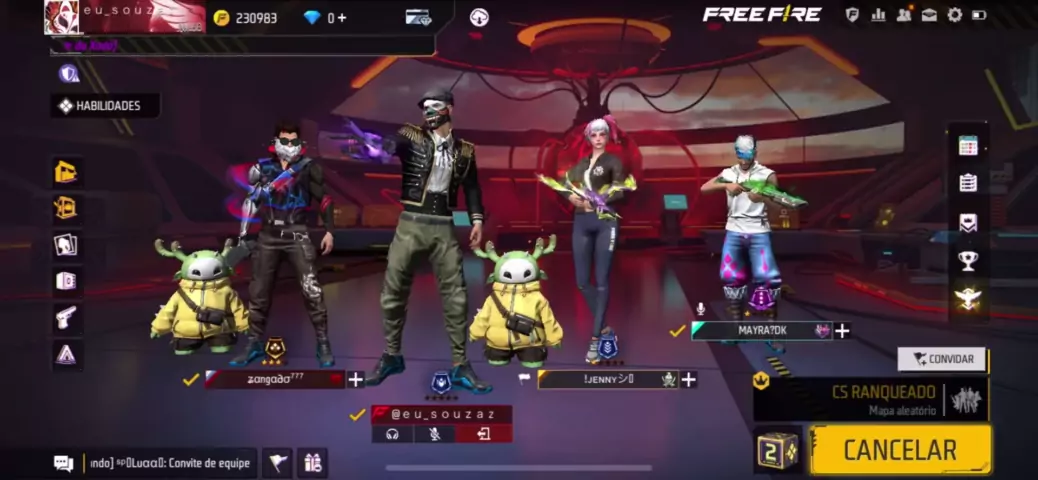View the leaderboard bar chart icon
This screenshot has height=480, width=1038.
pos(878,15)
